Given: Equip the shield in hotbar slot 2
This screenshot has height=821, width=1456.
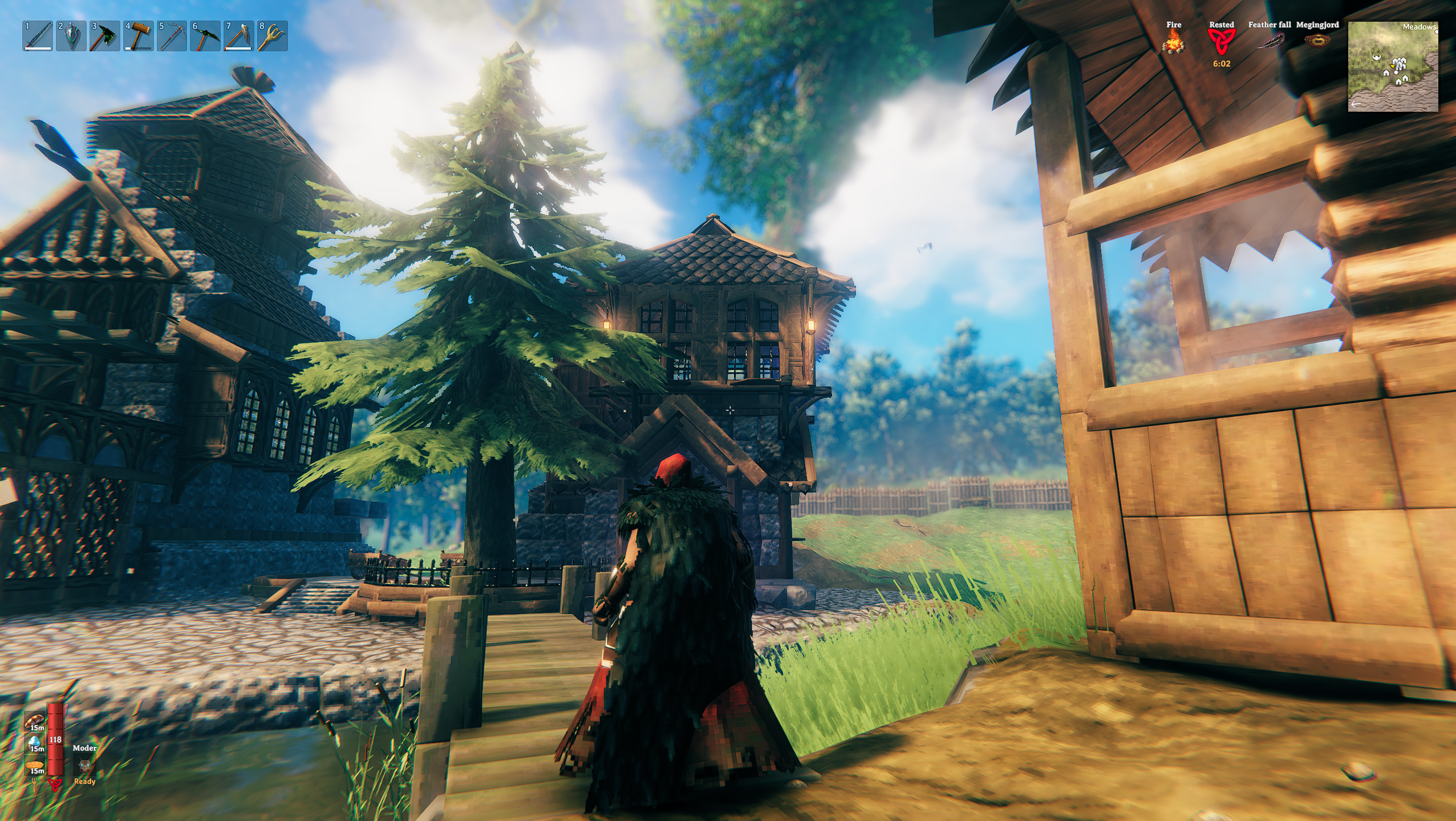Looking at the screenshot, I should click(71, 36).
